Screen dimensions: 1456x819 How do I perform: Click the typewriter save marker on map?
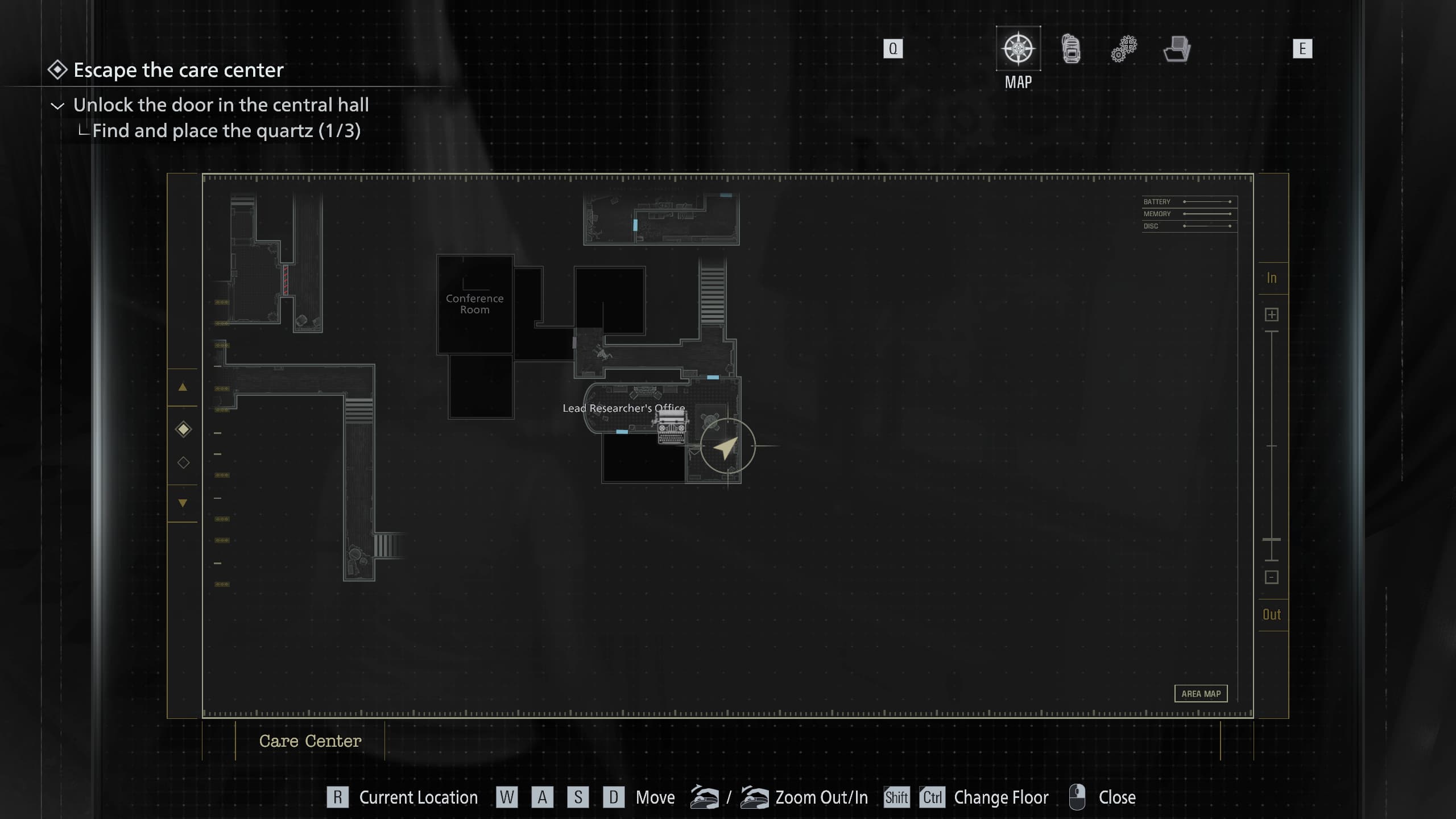672,427
